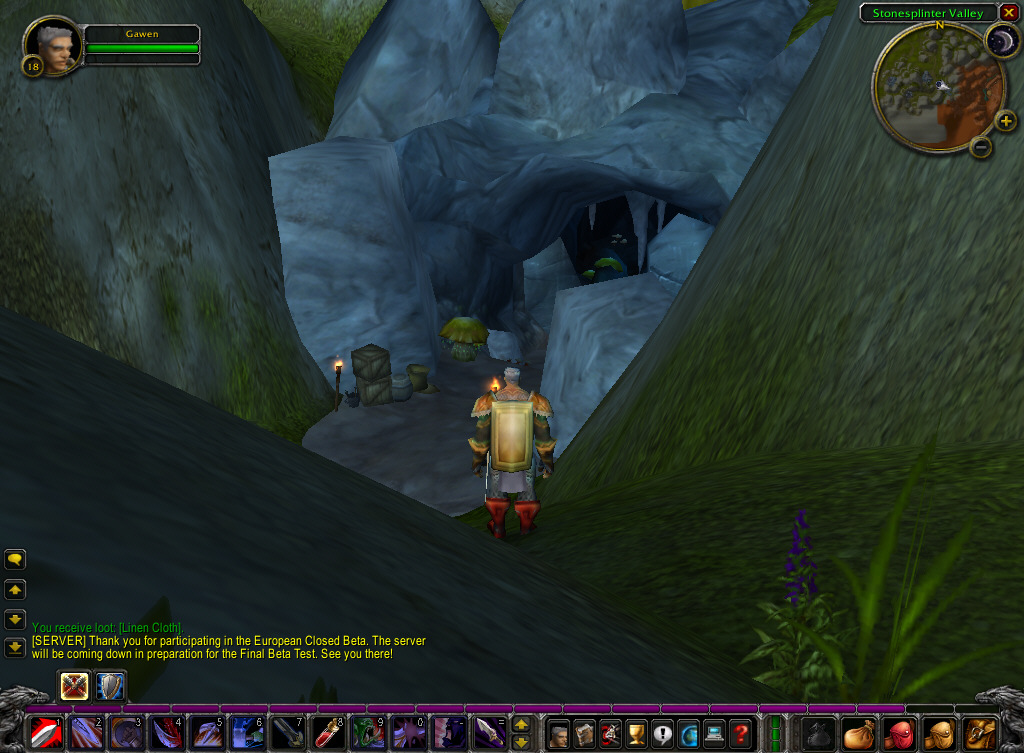The image size is (1024, 753).
Task: Open the red bag slot
Action: click(899, 734)
